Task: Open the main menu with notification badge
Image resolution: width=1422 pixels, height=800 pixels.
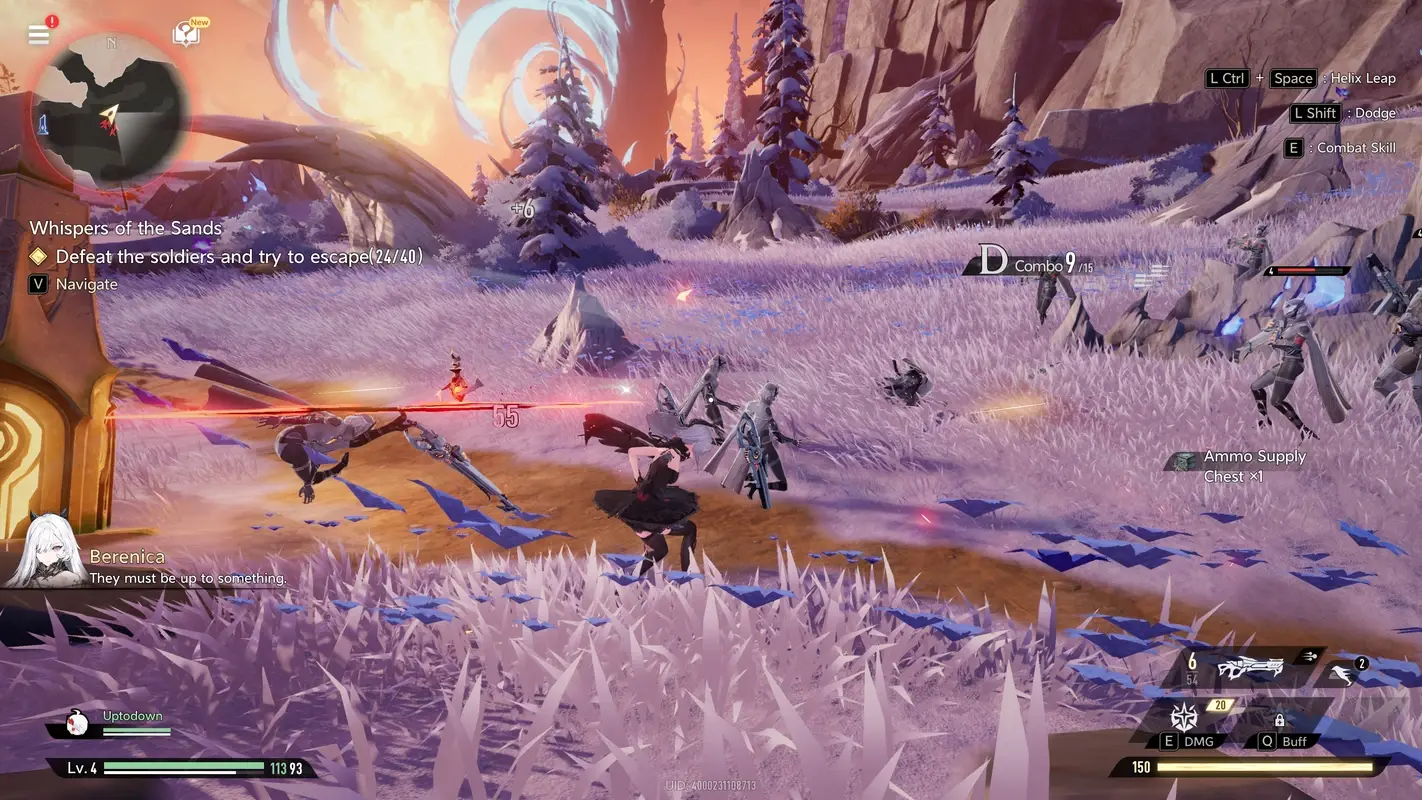Action: pos(38,33)
